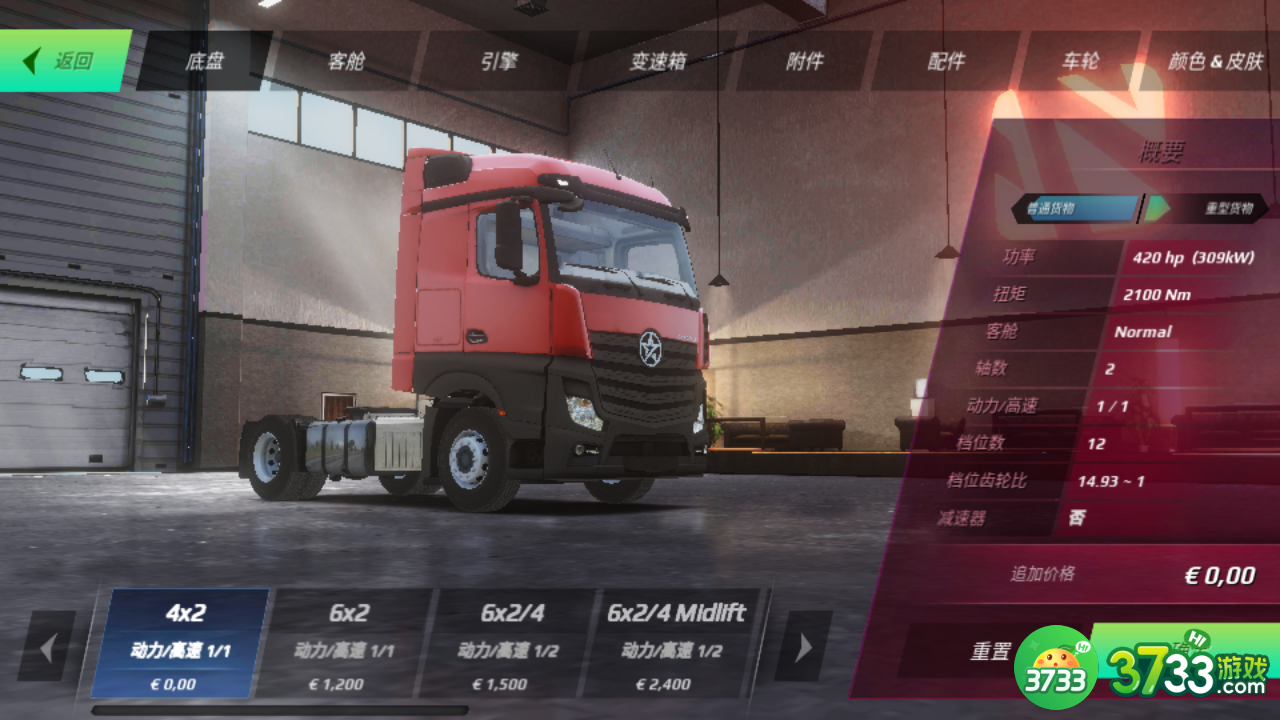Click the right arrow of chassis list
The image size is (1280, 720).
pyautogui.click(x=803, y=647)
